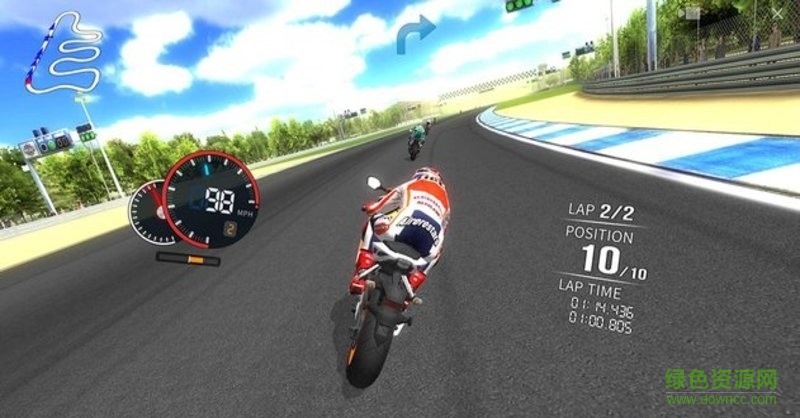The image size is (800, 418).
Task: Close the race with the X button
Action: (779, 13)
